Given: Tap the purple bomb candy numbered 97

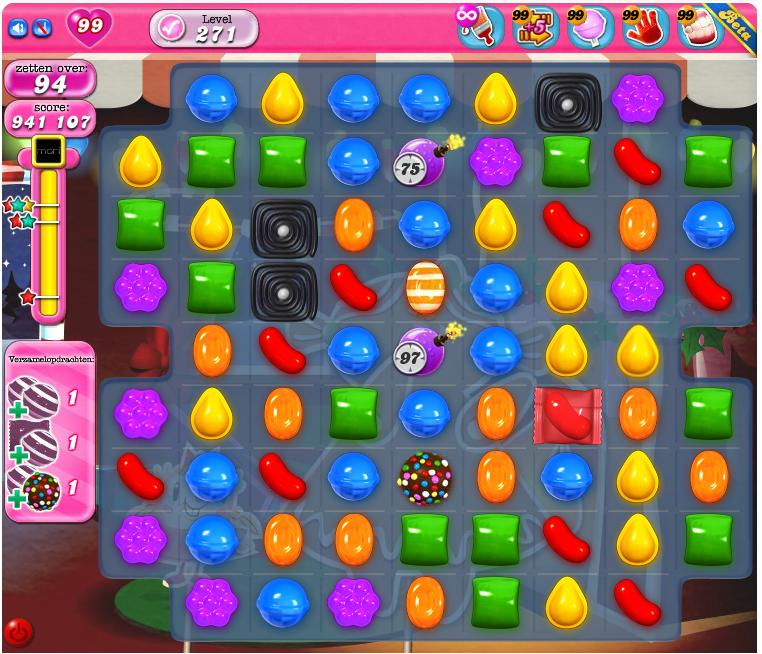Looking at the screenshot, I should point(422,350).
